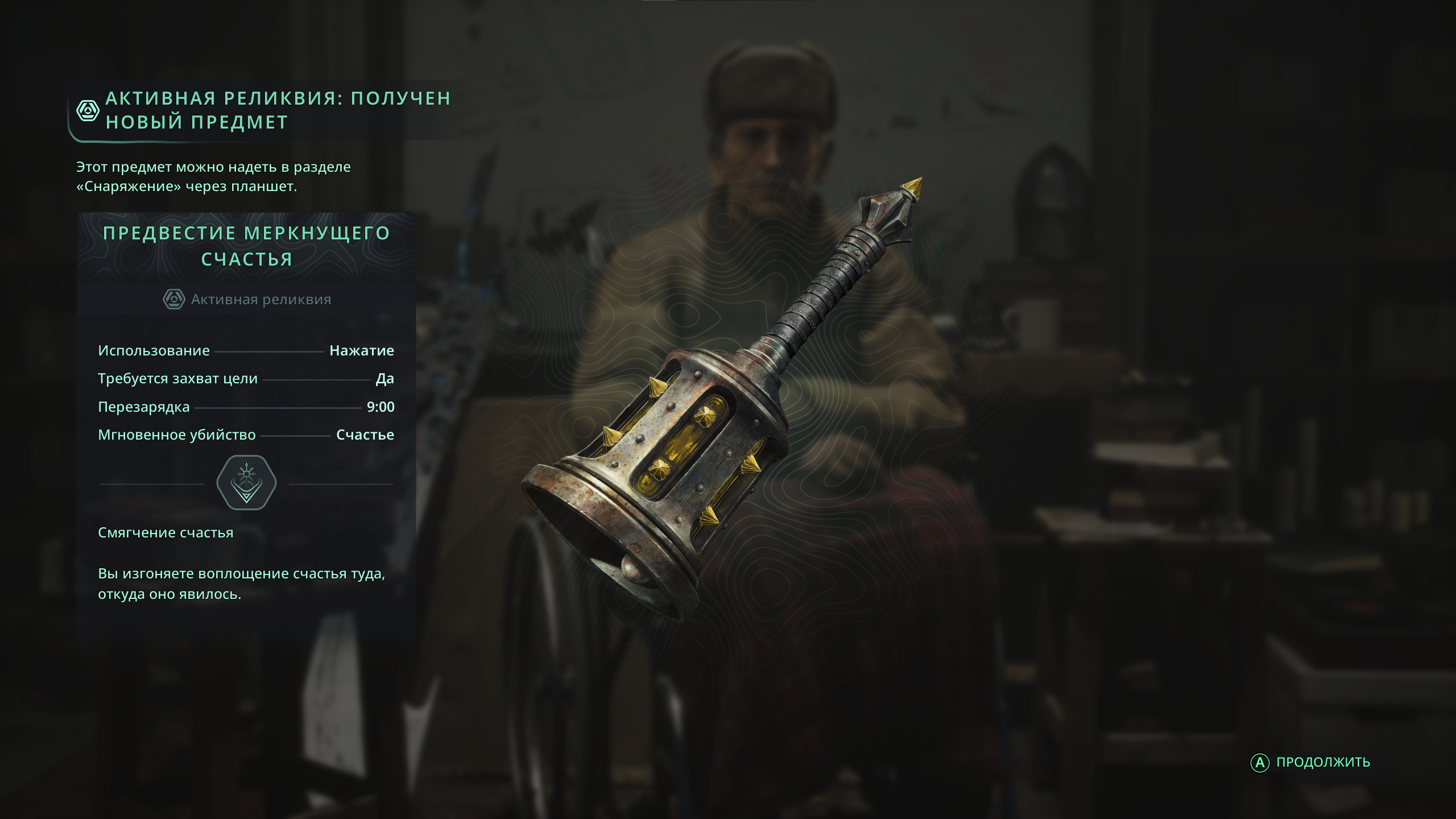Continue past the new relic notification

point(1310,762)
